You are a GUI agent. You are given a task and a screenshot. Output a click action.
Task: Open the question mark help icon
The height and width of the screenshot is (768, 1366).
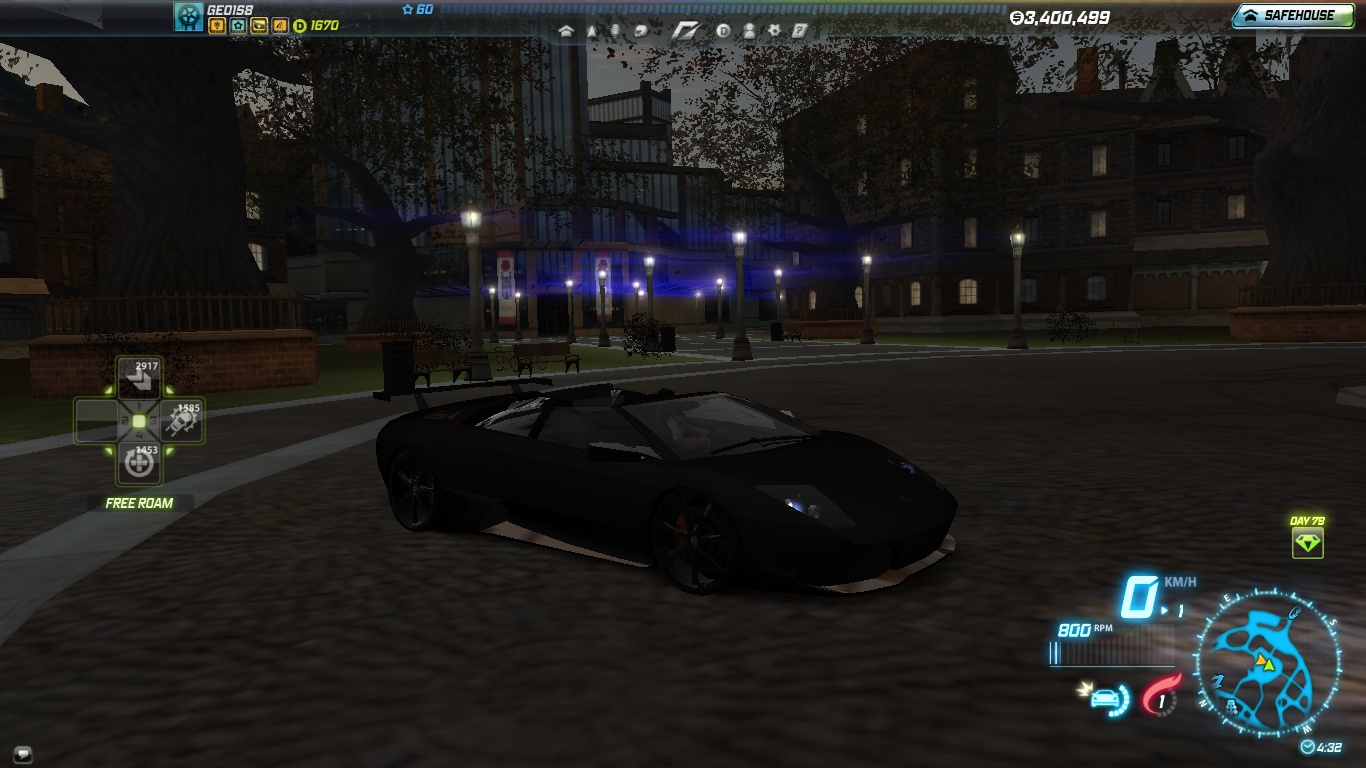799,31
